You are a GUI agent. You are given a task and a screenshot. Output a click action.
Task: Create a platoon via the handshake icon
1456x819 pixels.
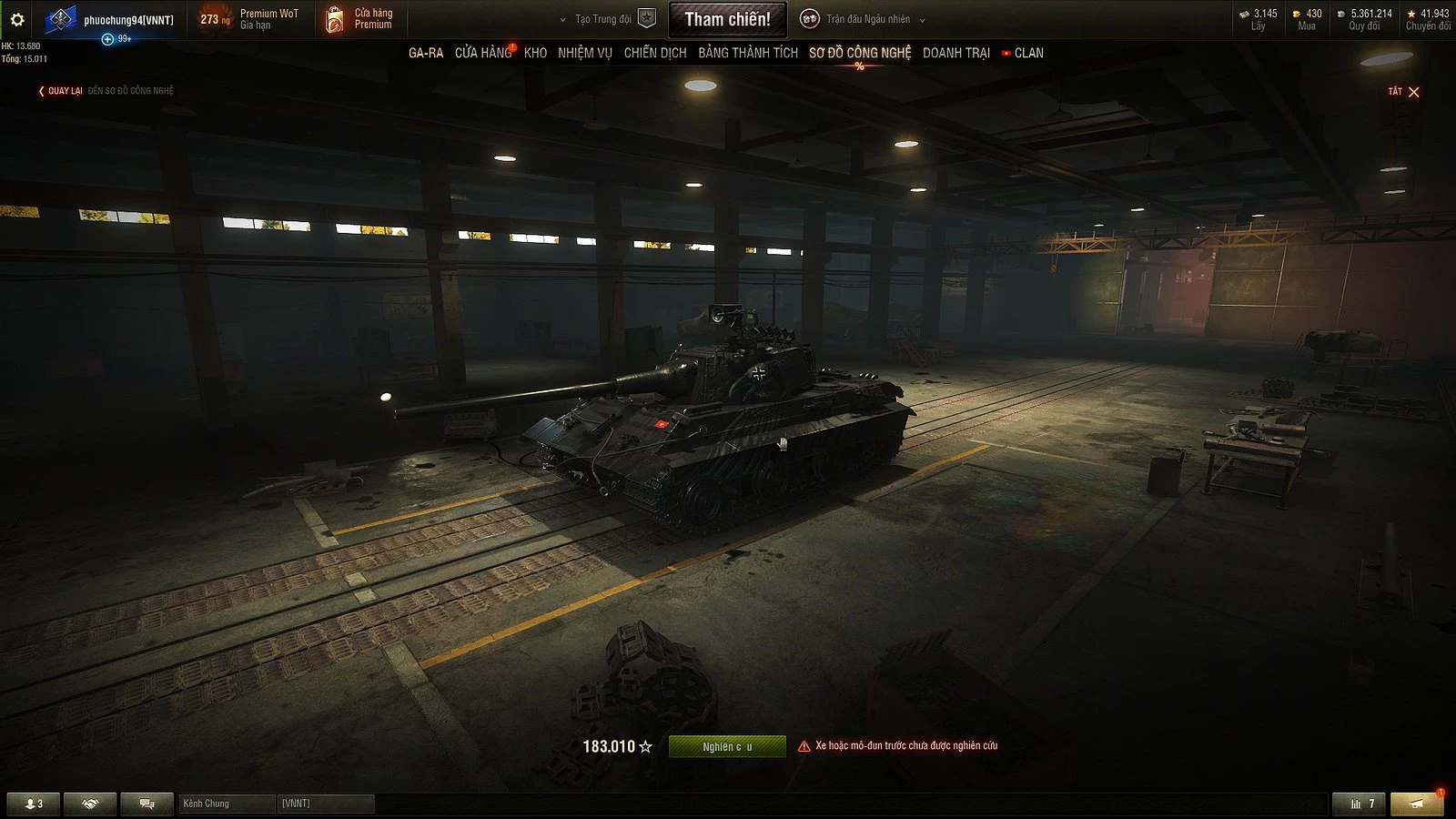click(87, 804)
